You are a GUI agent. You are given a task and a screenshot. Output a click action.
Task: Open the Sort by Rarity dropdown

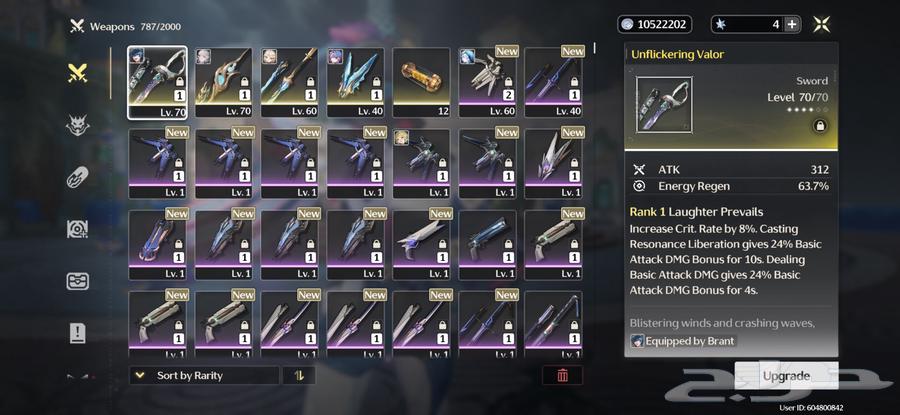(204, 376)
